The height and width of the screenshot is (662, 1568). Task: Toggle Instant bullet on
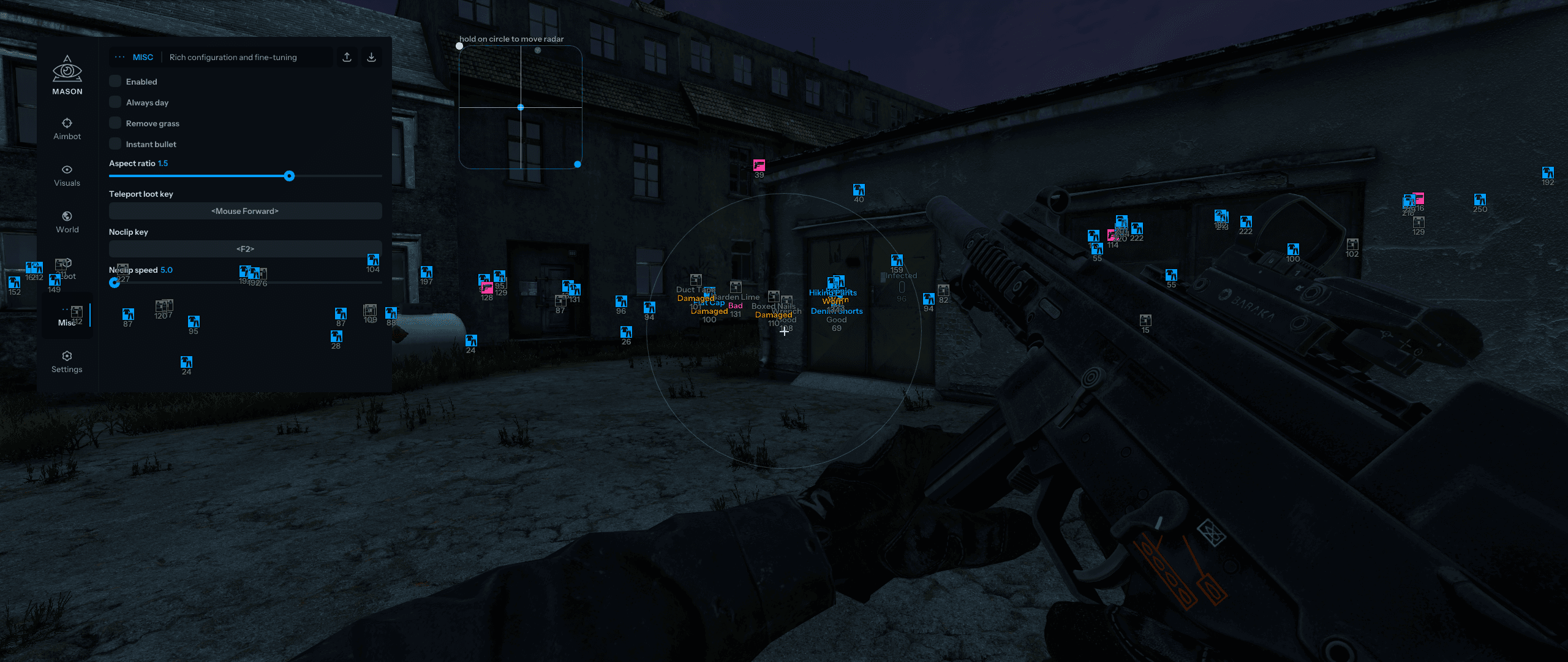click(115, 143)
